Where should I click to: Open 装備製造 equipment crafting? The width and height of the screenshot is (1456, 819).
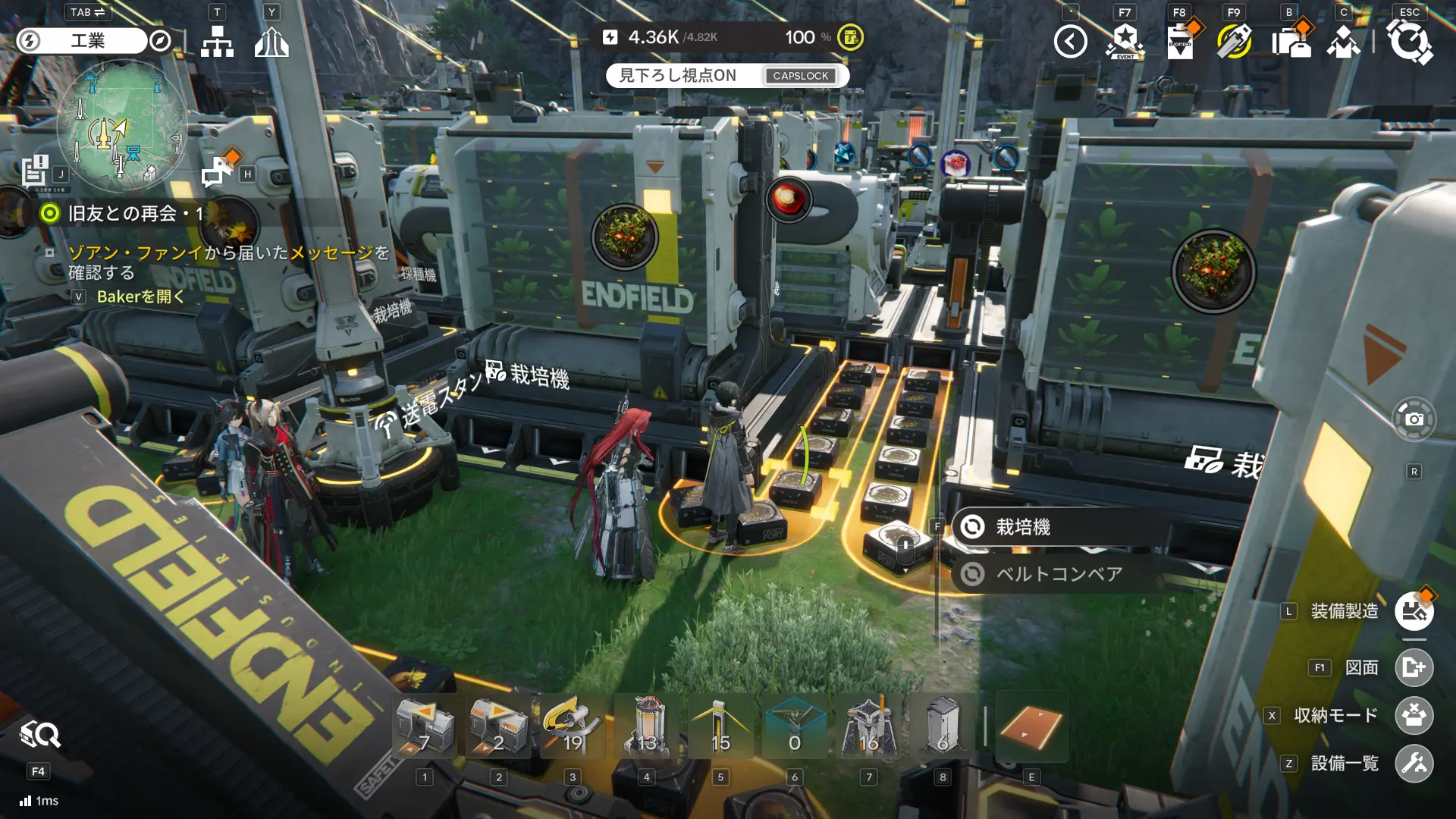coord(1414,612)
